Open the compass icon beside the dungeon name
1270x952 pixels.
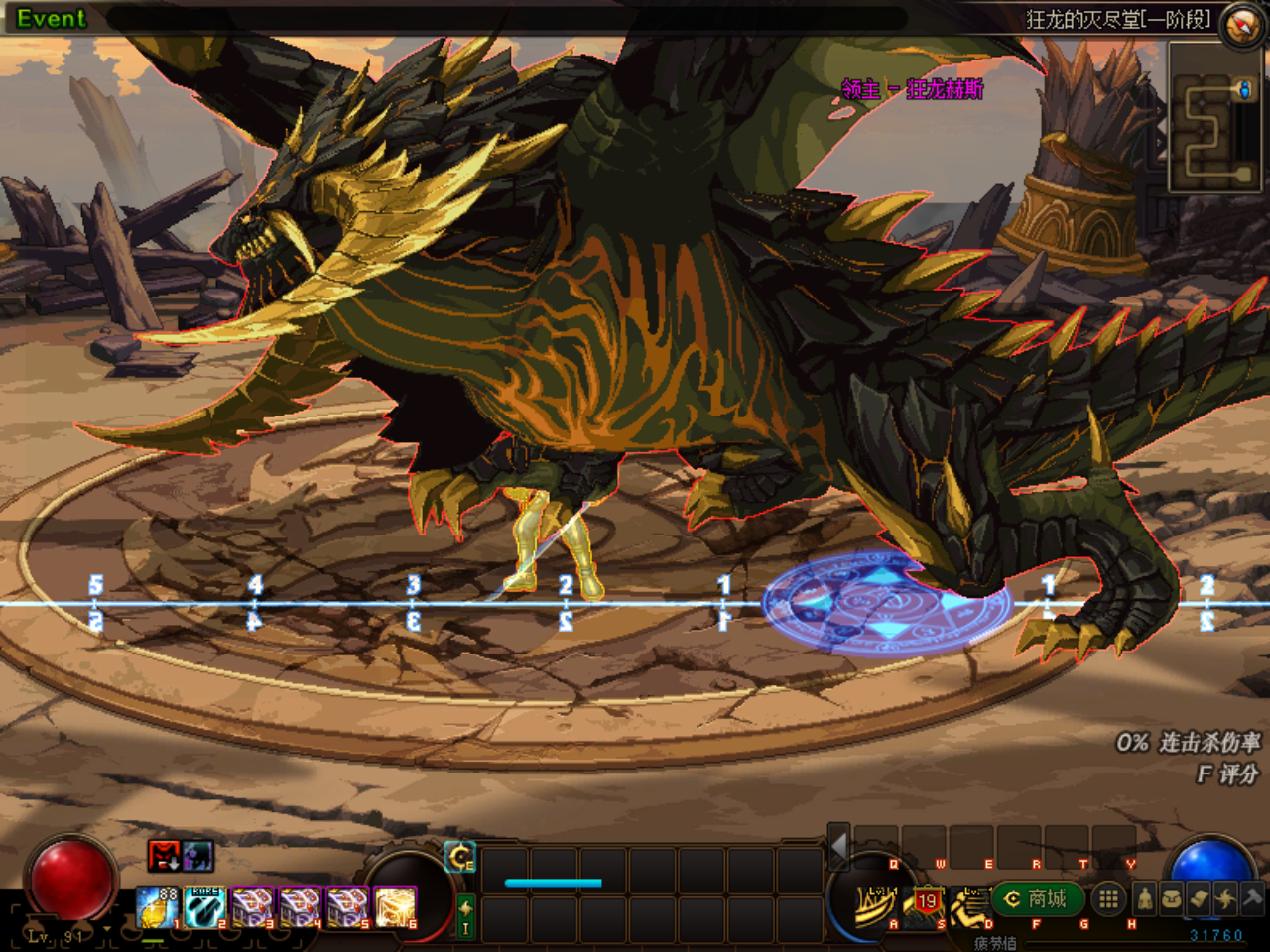coord(1241,24)
